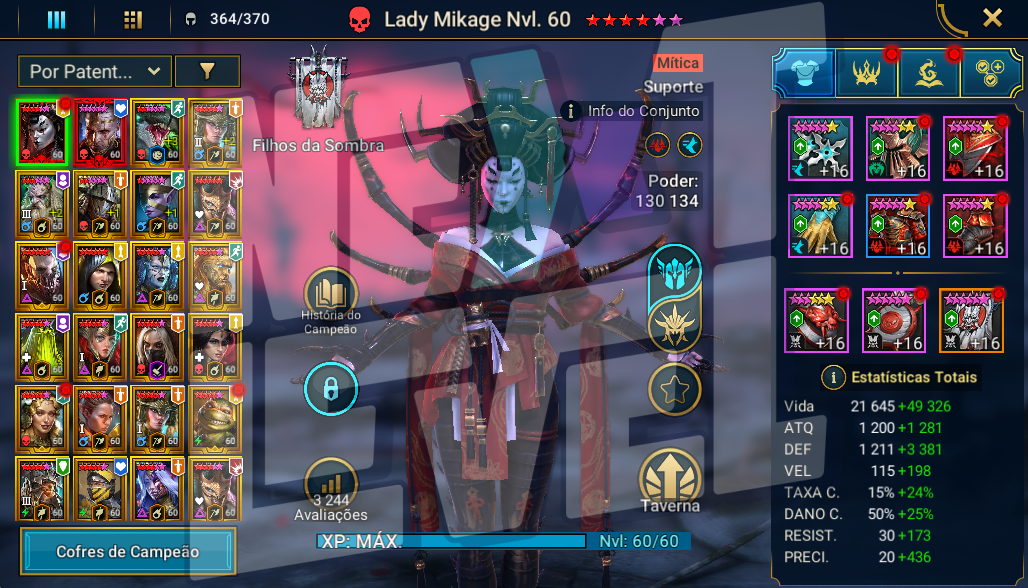Image resolution: width=1028 pixels, height=588 pixels.
Task: Select the shuriken weapon artifact slot
Action: [819, 148]
